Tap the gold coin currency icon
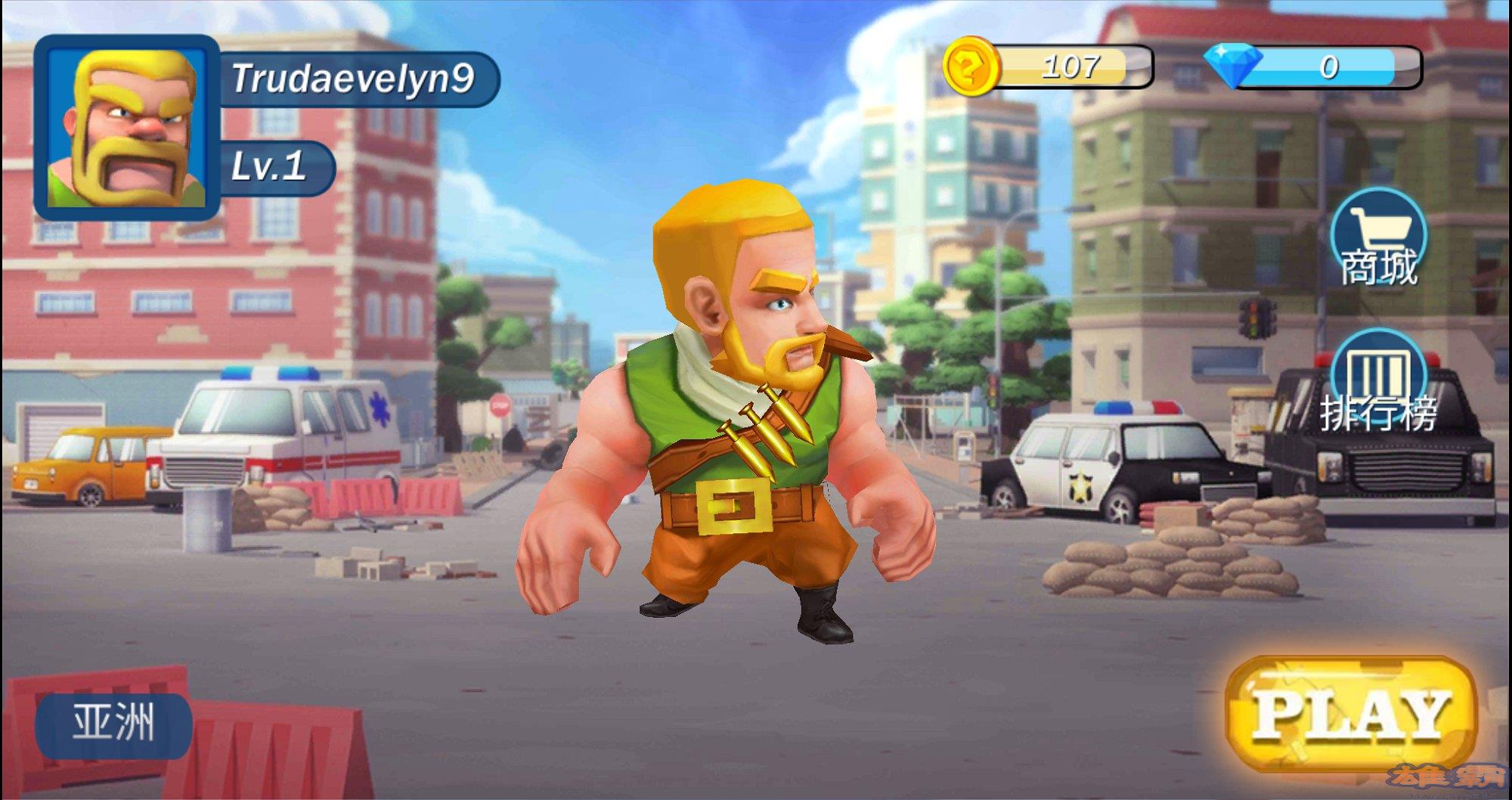Screen dimensions: 1512x800 (970, 68)
